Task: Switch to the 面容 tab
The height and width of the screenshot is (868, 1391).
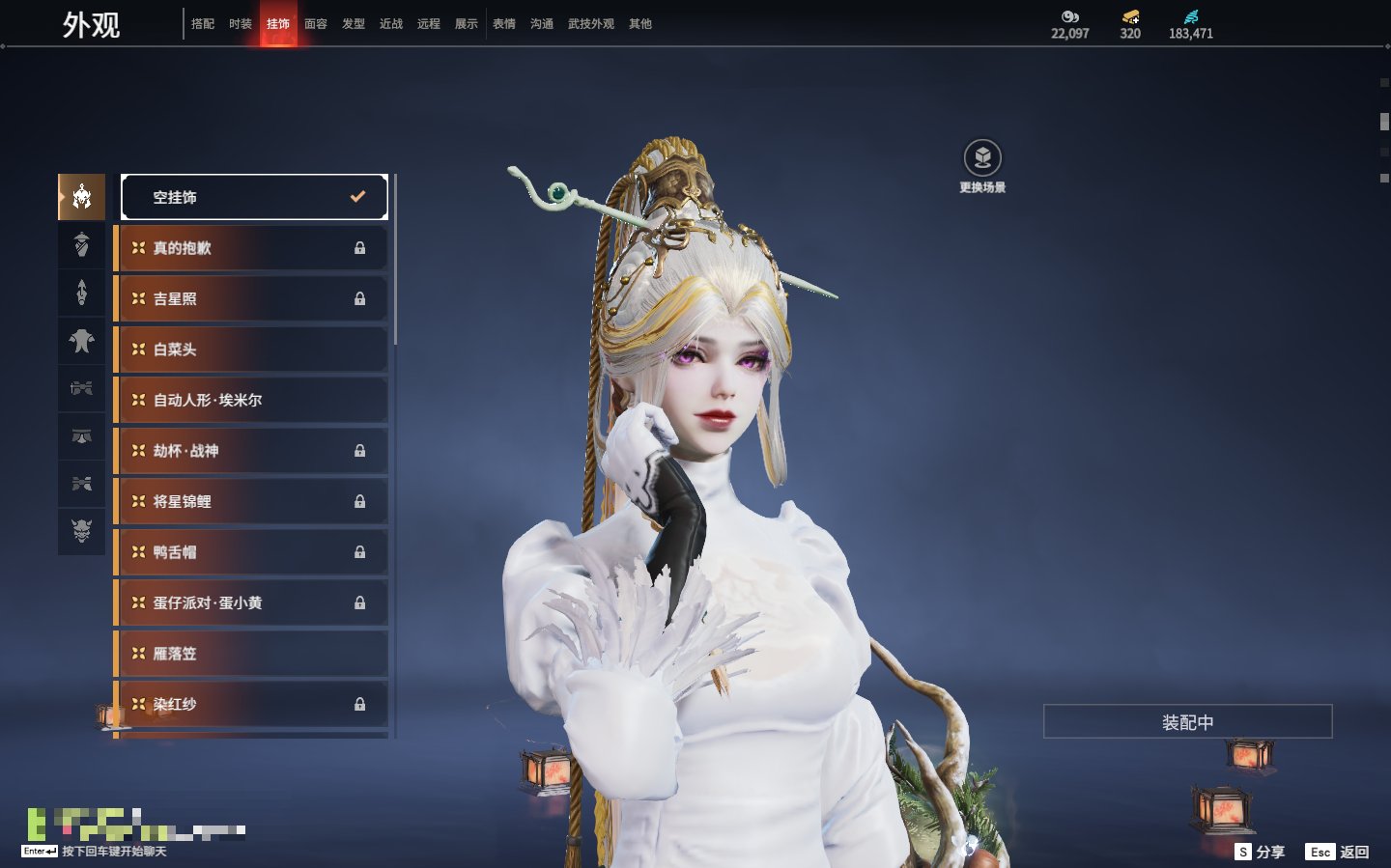Action: (316, 24)
